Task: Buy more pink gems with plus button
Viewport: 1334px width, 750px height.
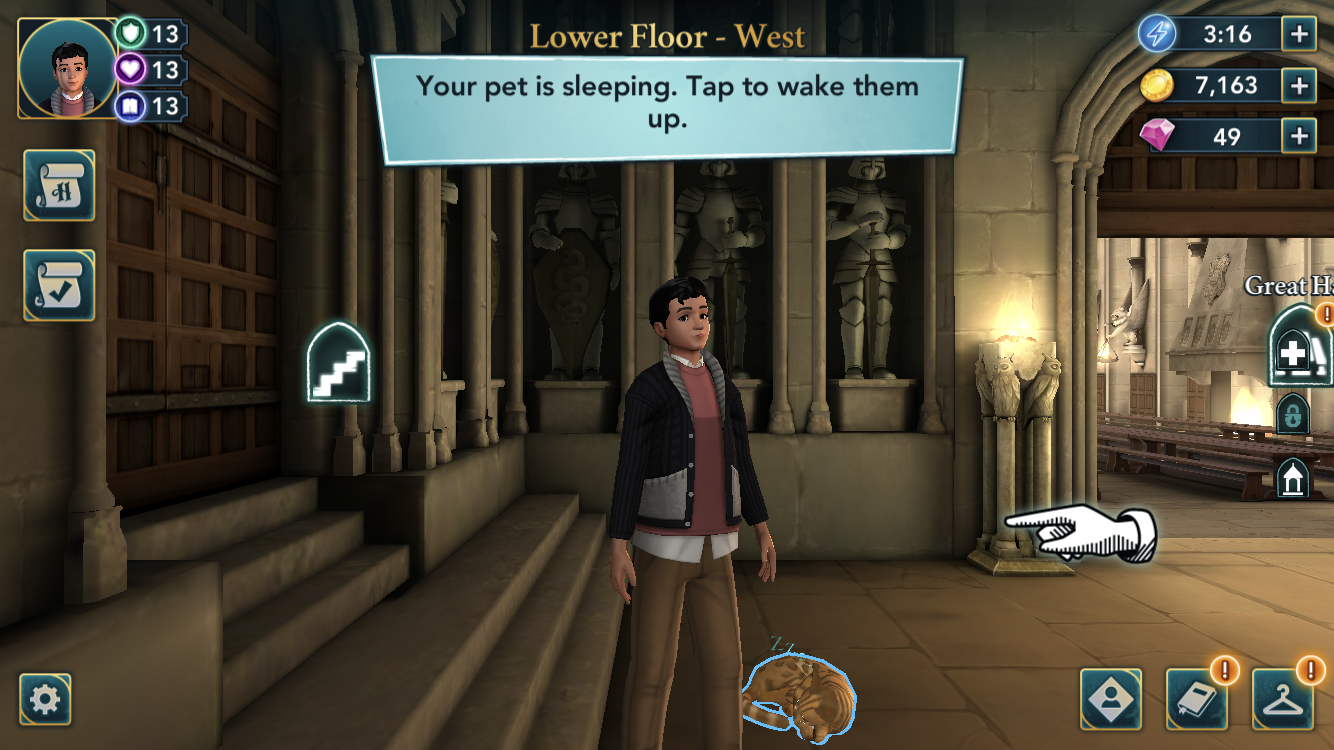Action: click(1299, 136)
